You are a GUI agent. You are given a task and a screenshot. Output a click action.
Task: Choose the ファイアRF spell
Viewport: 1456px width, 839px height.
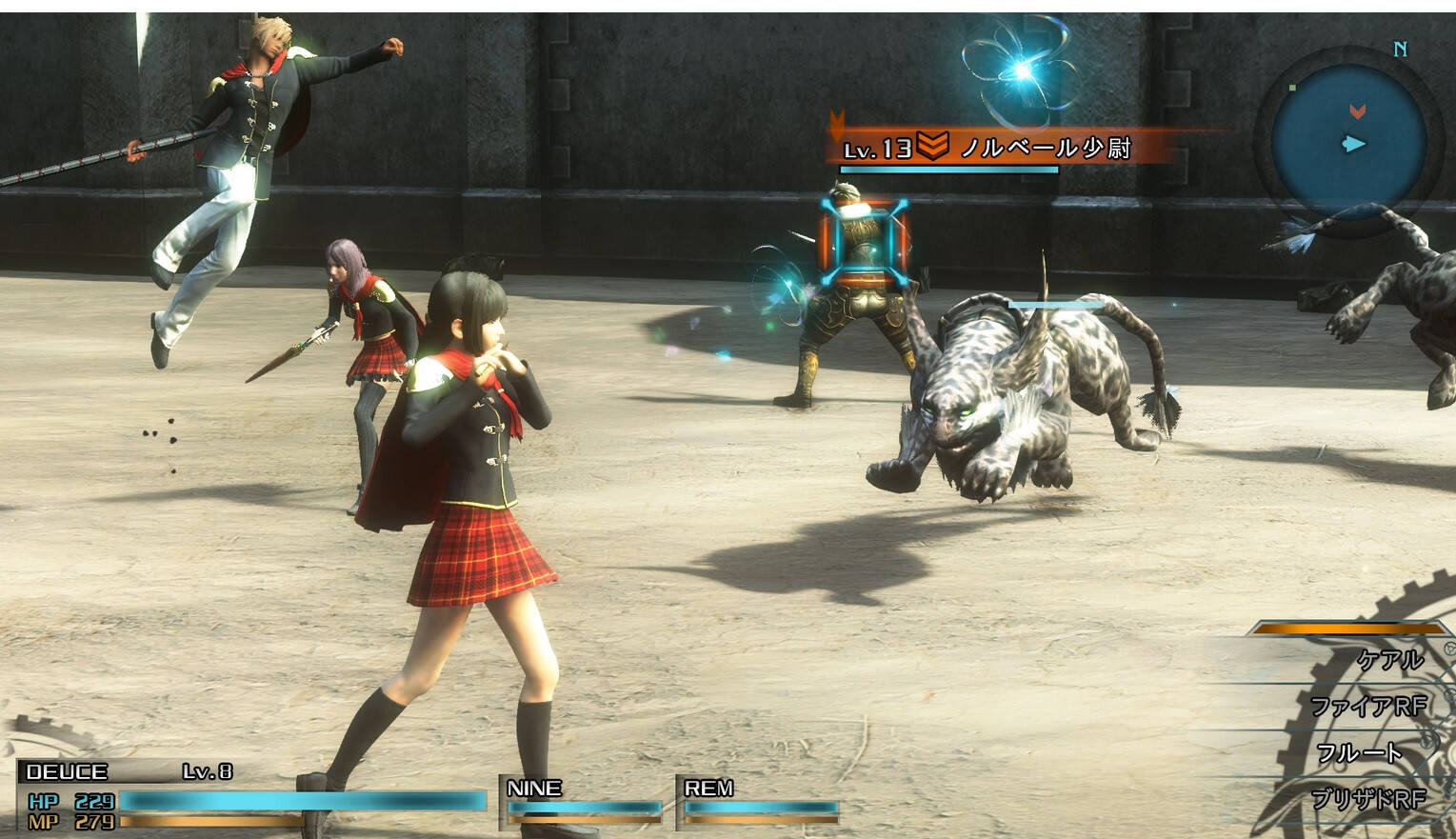point(1367,707)
